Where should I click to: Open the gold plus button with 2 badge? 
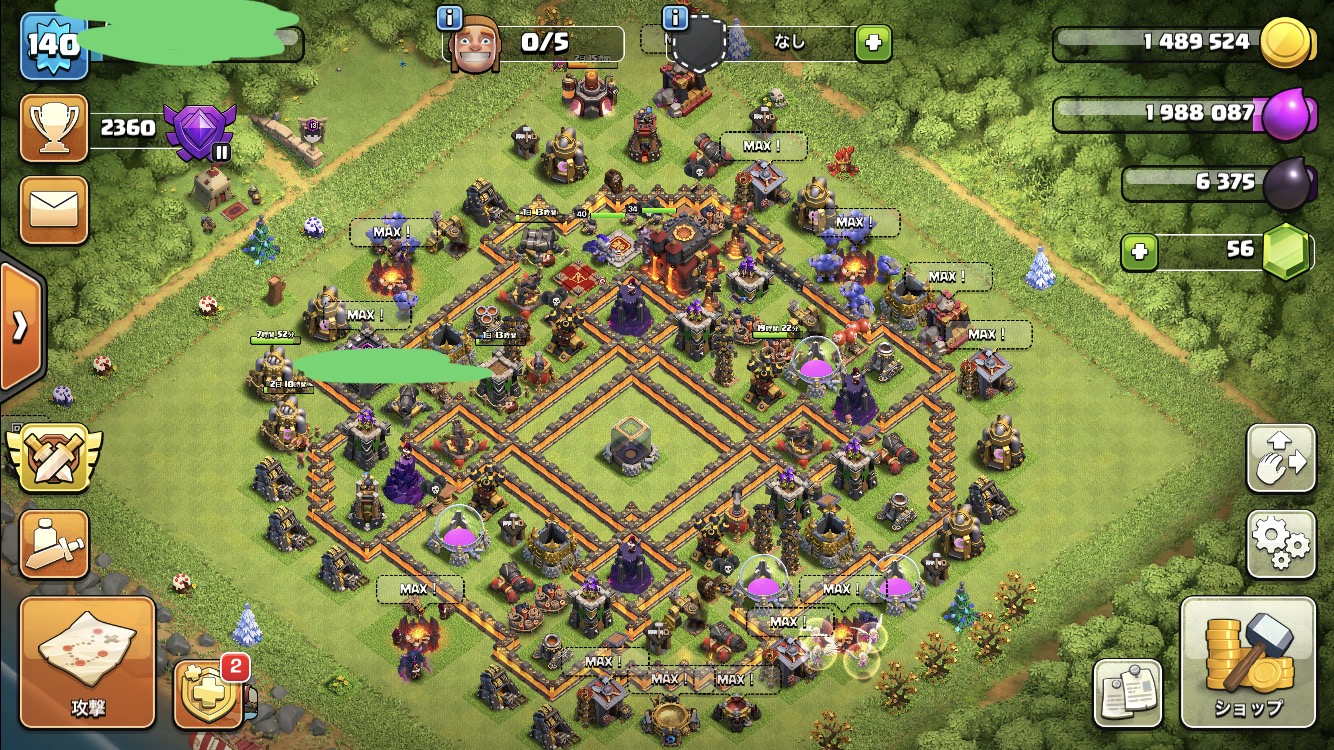tap(208, 692)
